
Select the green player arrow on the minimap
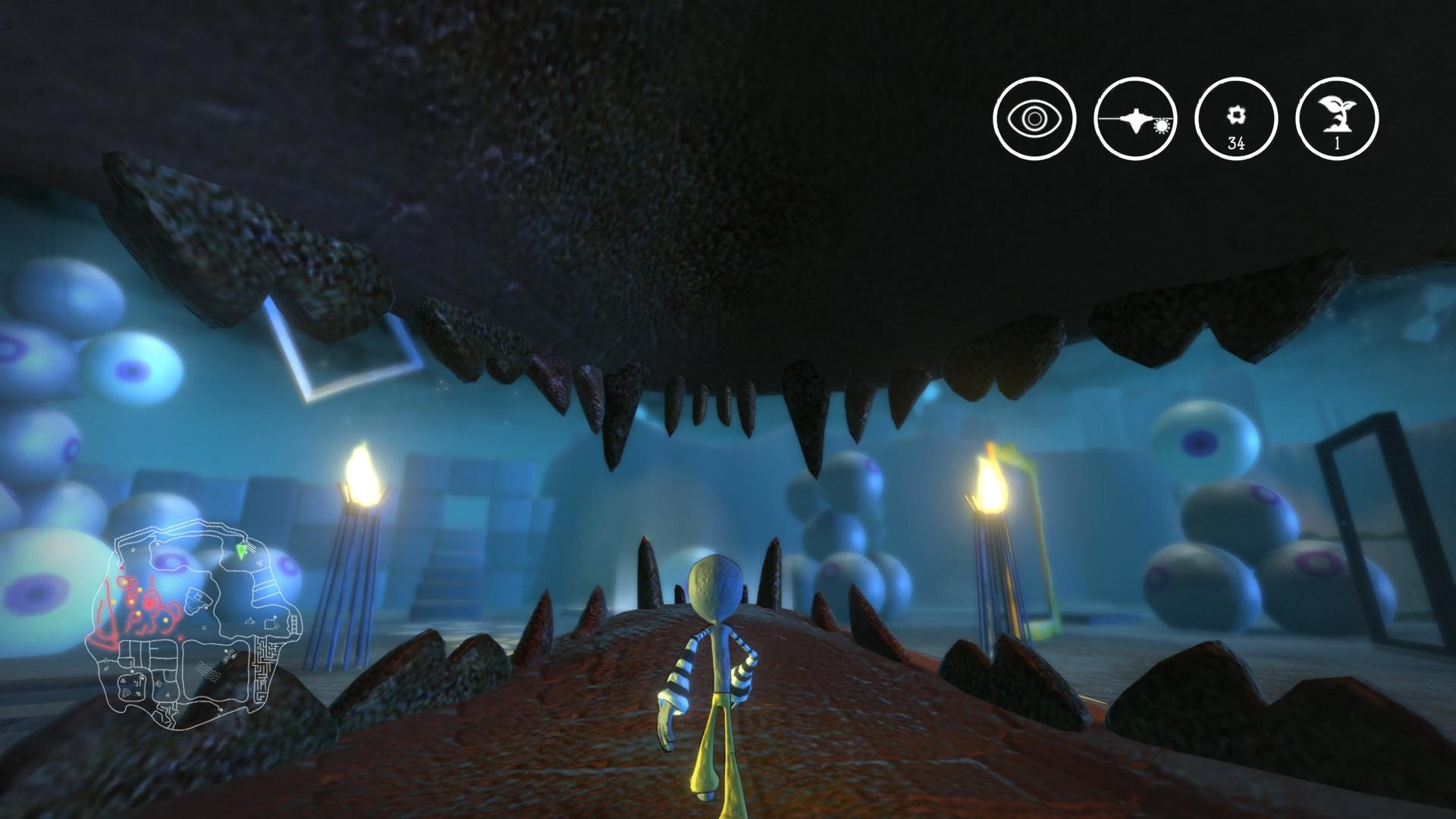point(240,549)
